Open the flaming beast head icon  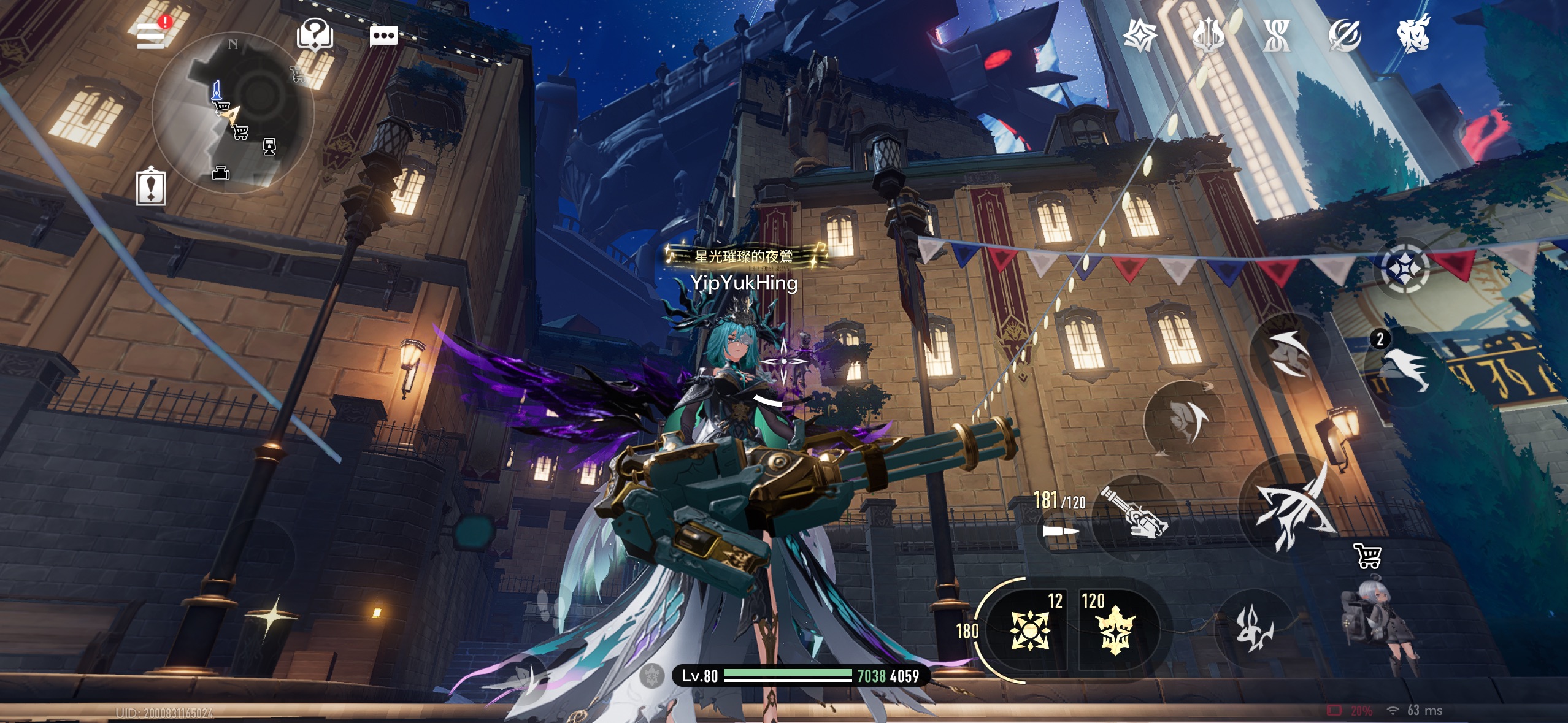tap(1413, 35)
